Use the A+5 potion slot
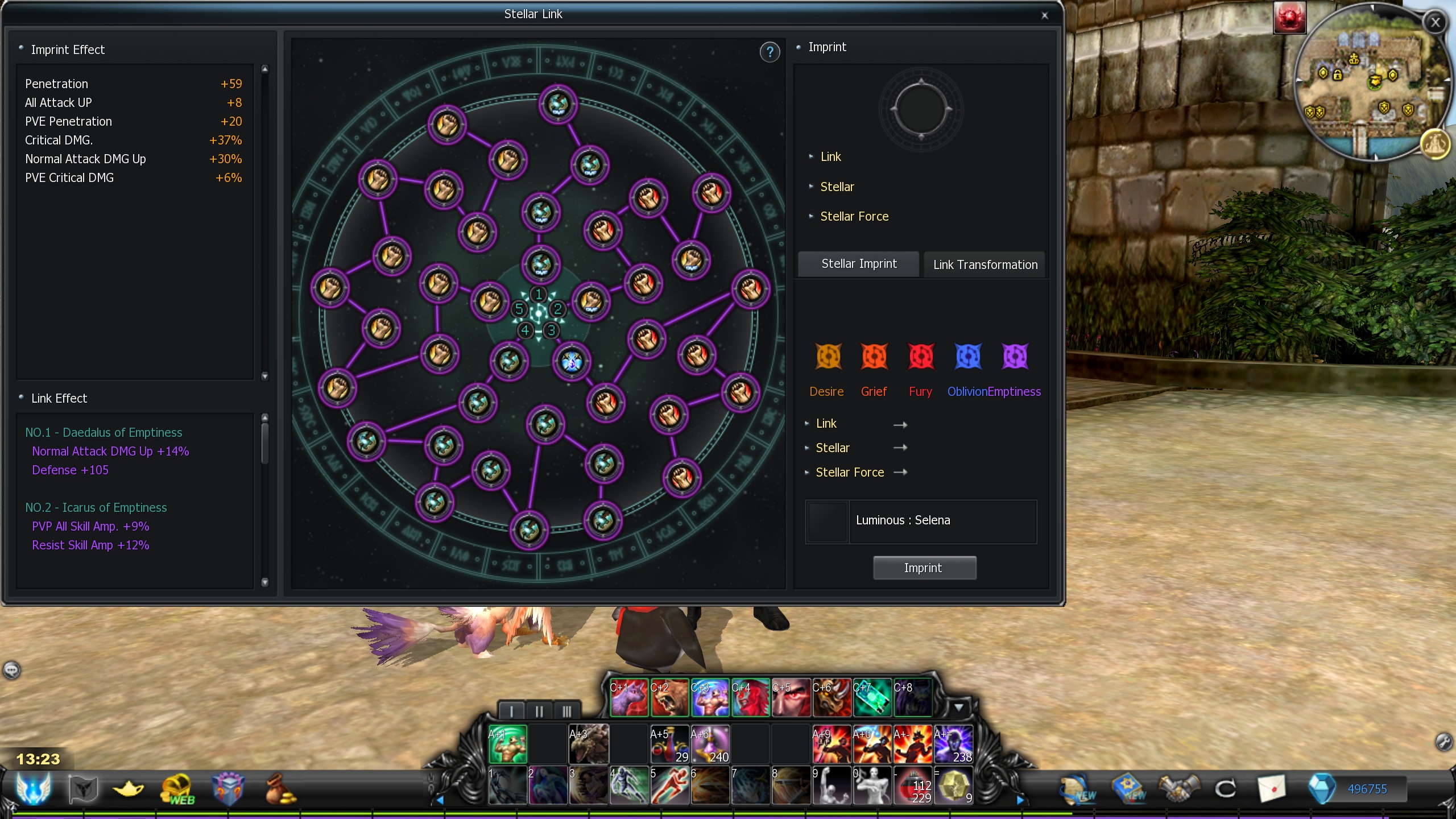Viewport: 1456px width, 819px height. pyautogui.click(x=669, y=744)
